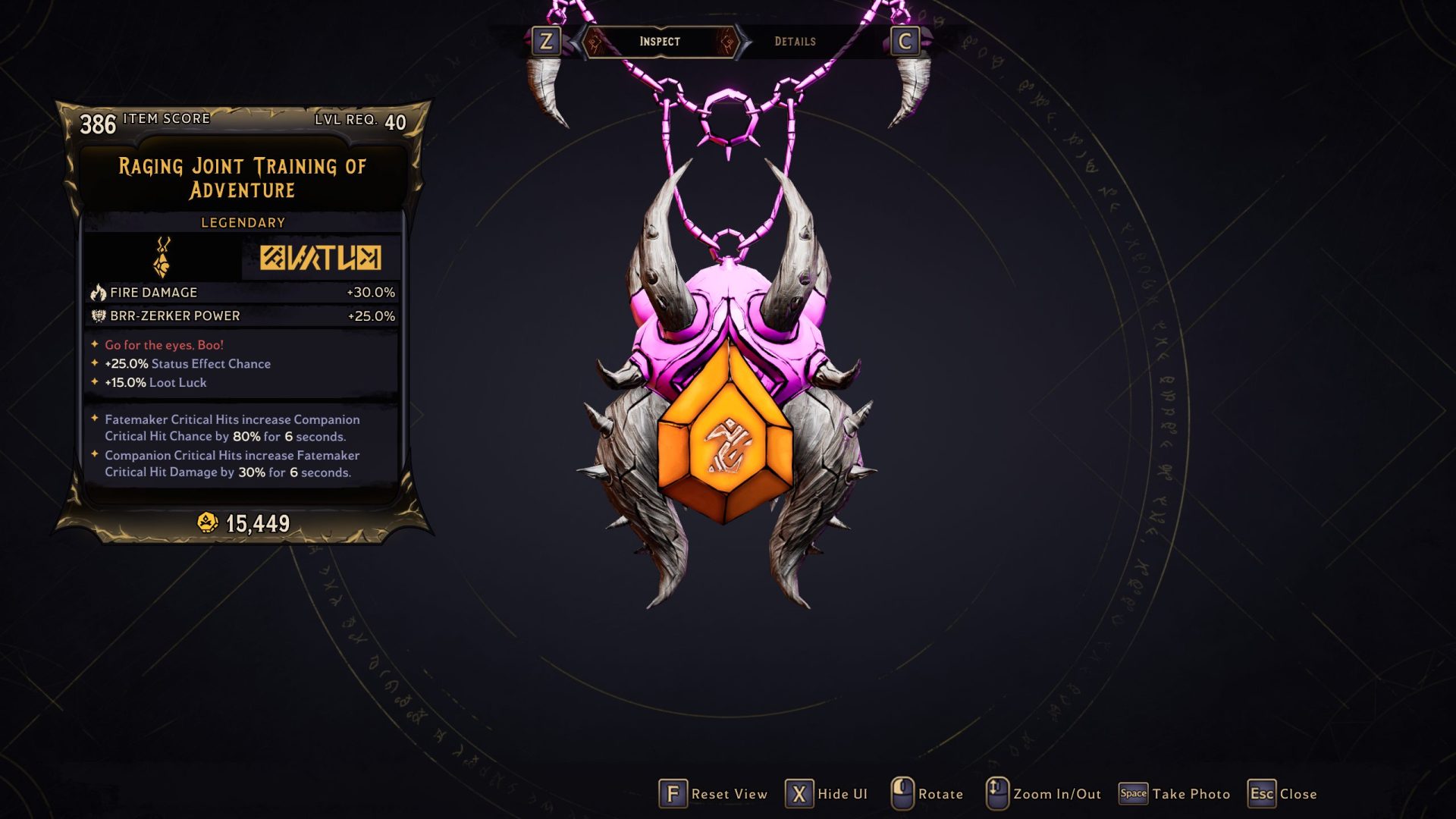This screenshot has height=819, width=1456.
Task: Take Photo of the item
Action: 1175,794
